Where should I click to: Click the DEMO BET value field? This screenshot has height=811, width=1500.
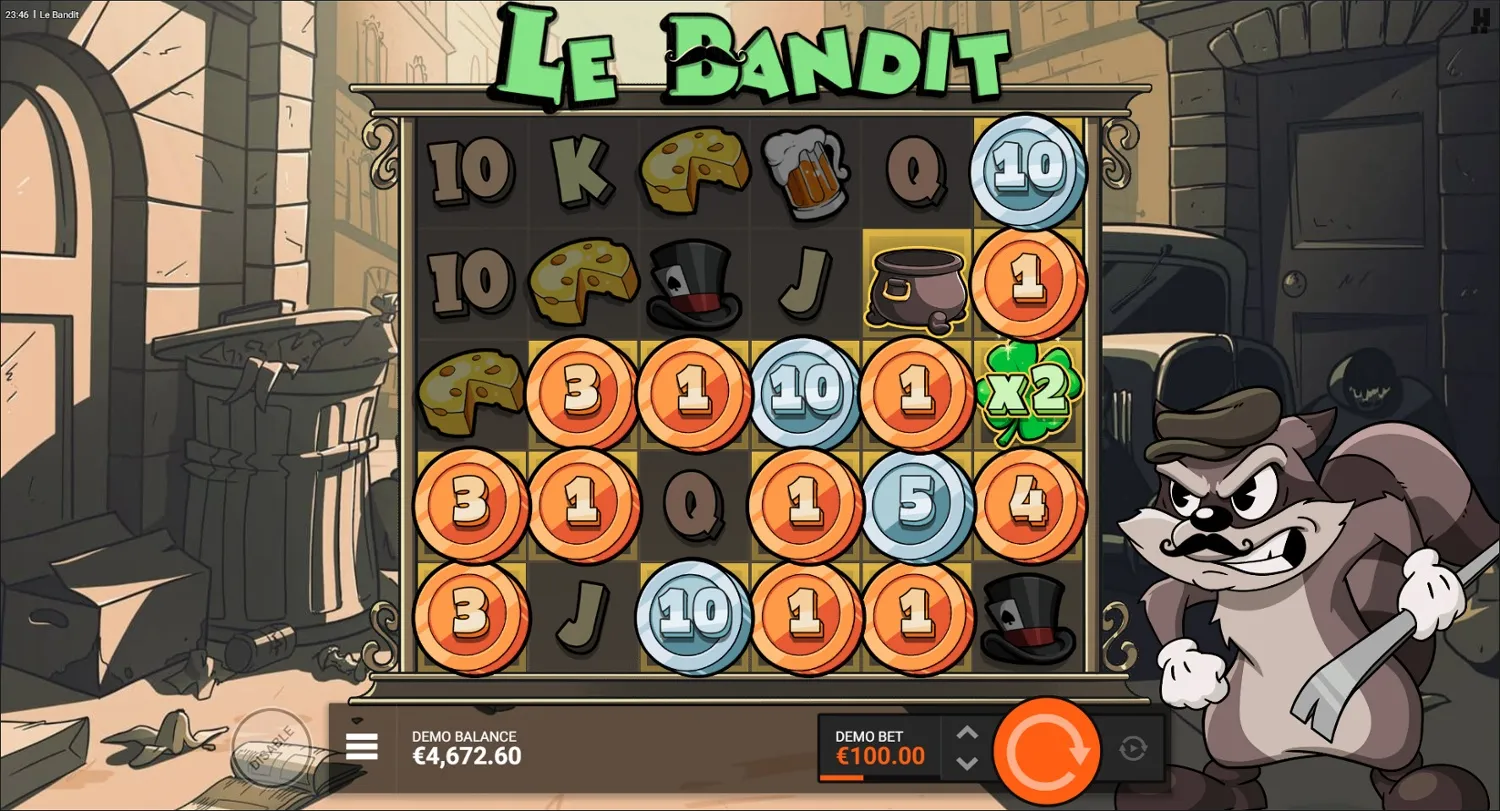click(x=878, y=757)
